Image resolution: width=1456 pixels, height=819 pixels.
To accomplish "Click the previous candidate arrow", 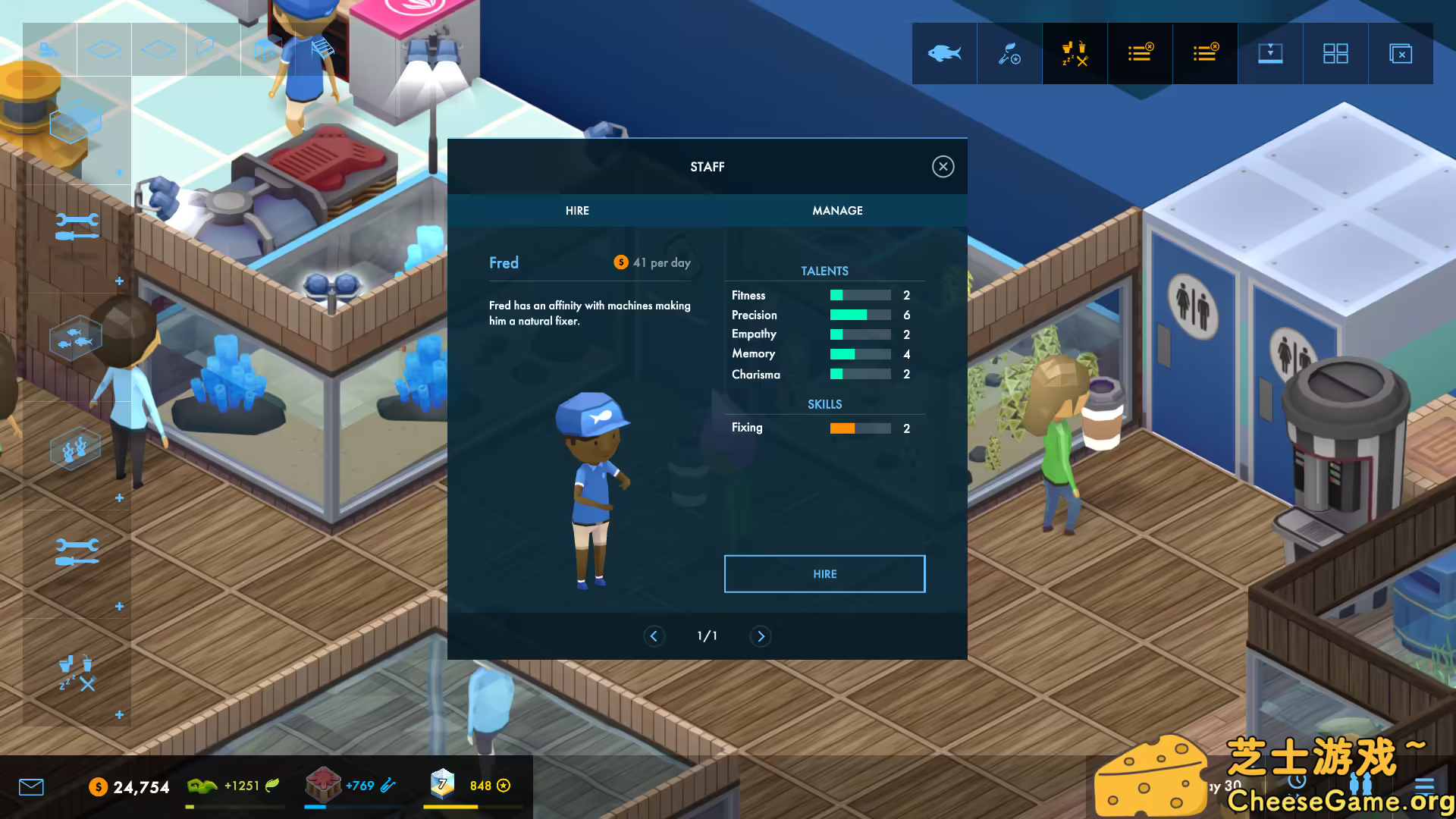I will click(654, 636).
